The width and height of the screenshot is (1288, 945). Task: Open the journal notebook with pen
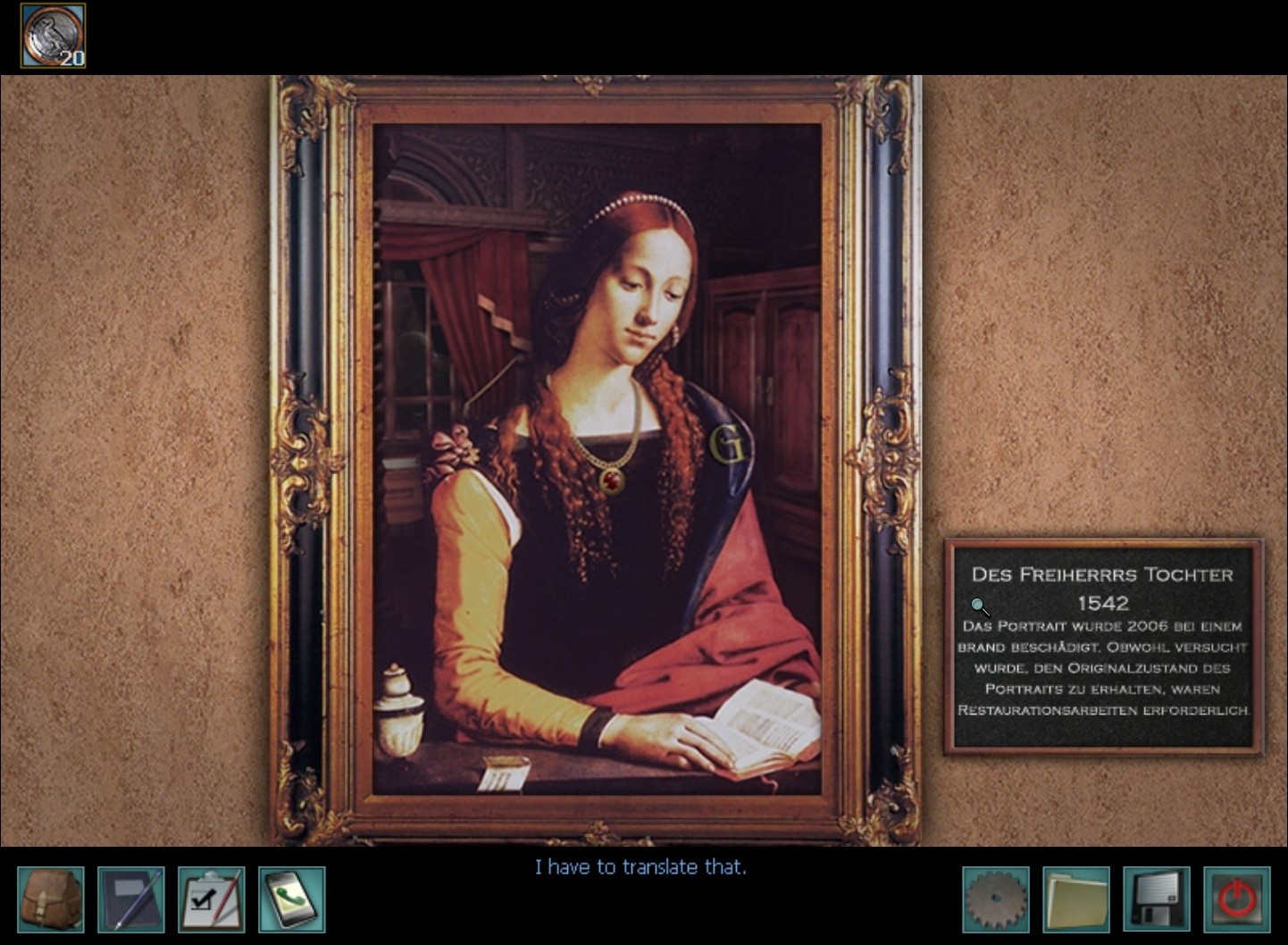(130, 899)
